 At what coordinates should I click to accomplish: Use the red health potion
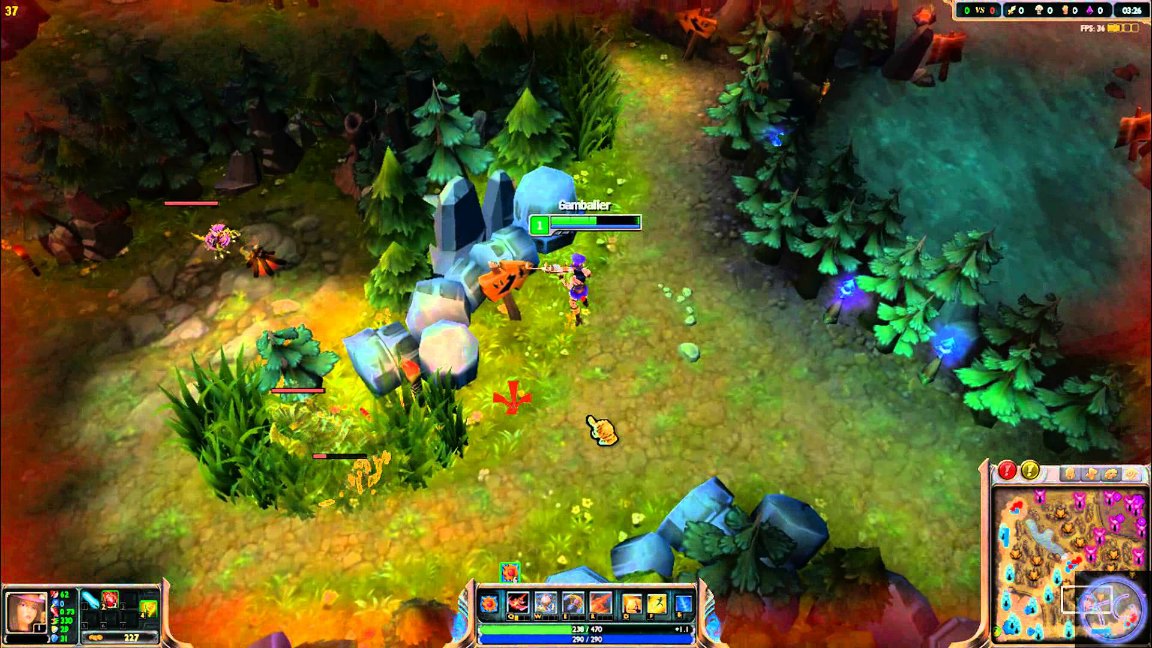(109, 600)
